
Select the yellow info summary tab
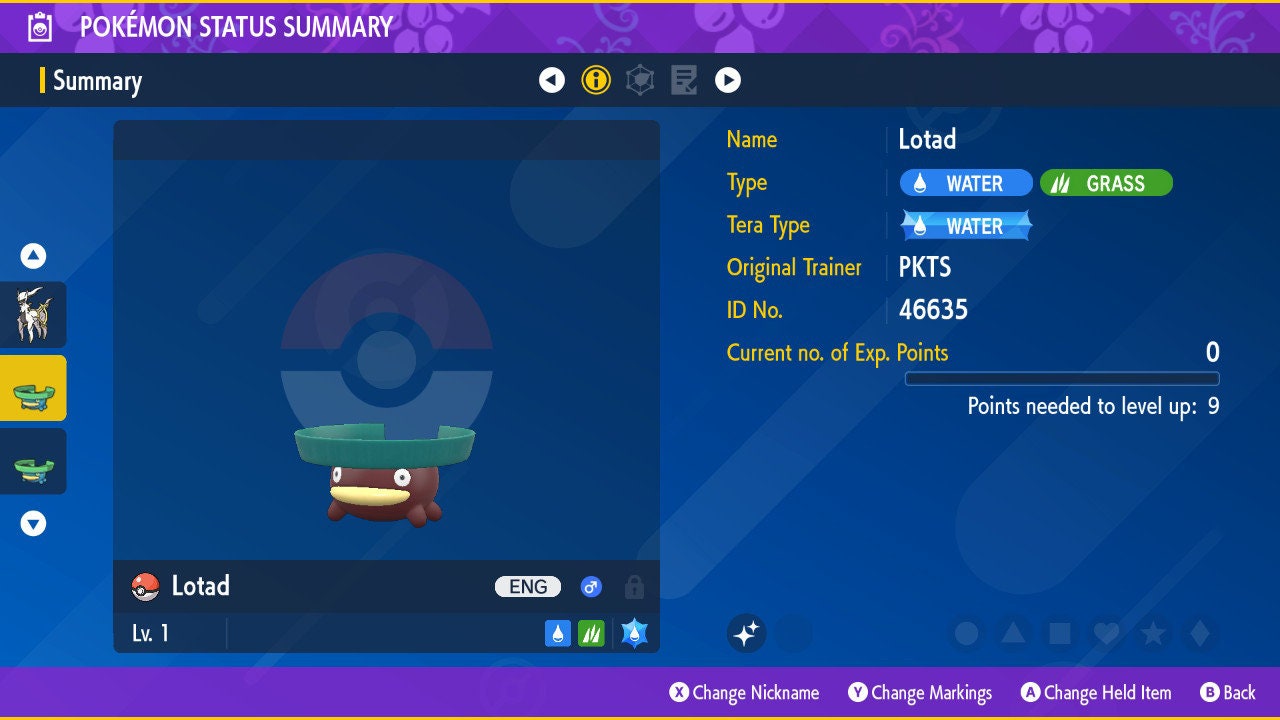coord(596,80)
